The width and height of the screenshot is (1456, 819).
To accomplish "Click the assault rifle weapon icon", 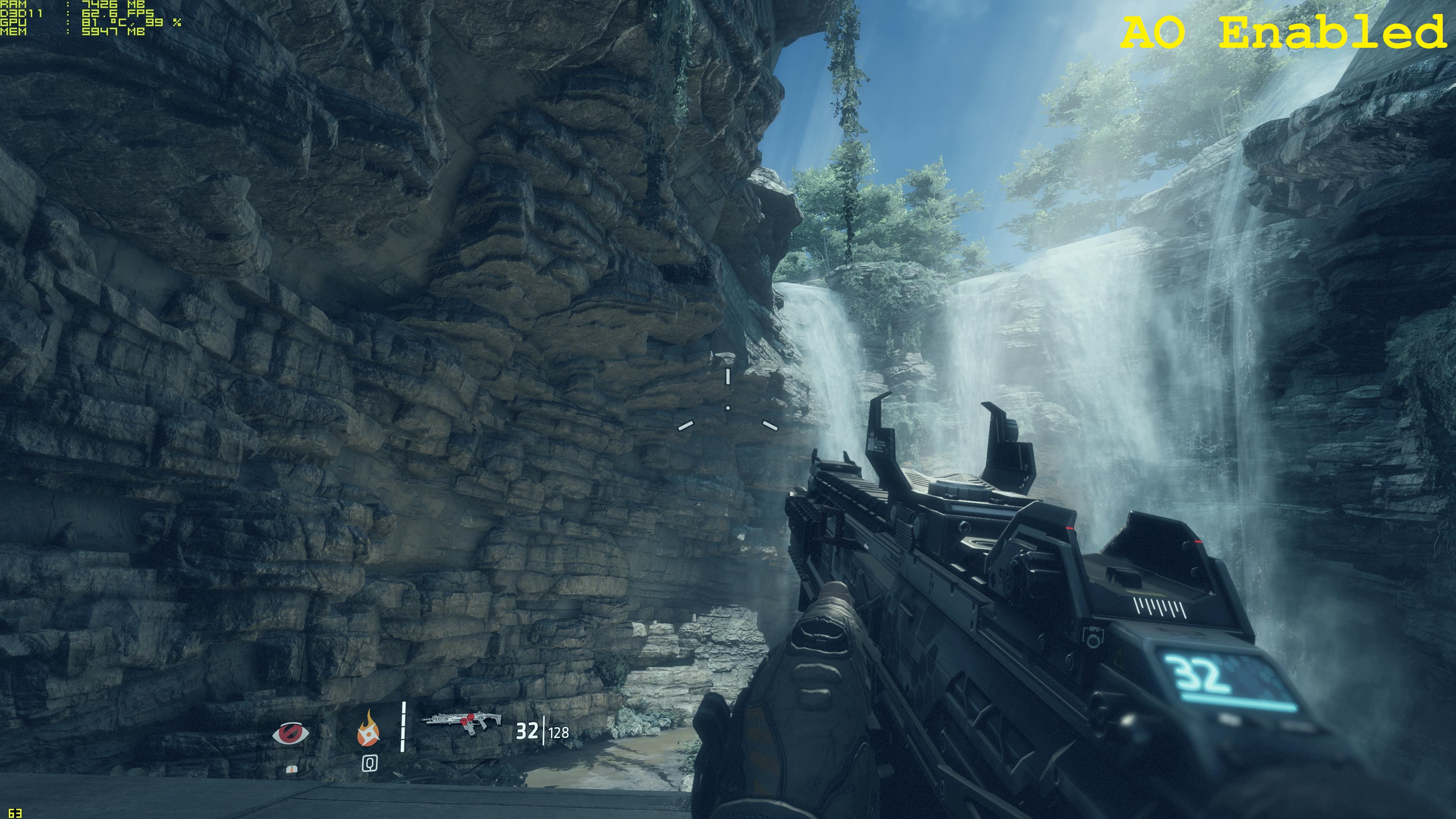I will pos(462,722).
